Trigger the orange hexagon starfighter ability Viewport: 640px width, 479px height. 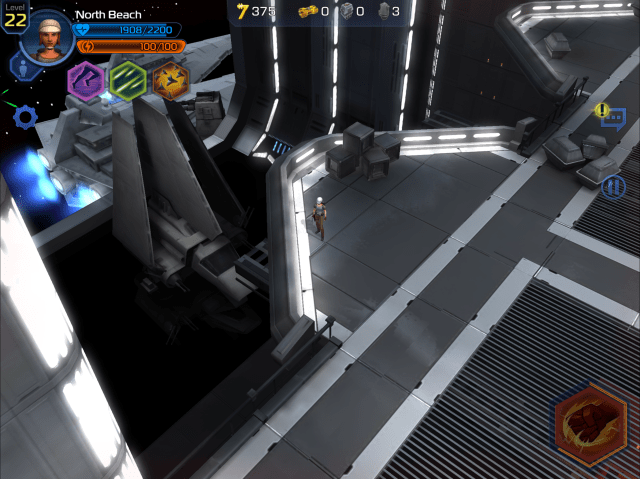click(x=171, y=80)
